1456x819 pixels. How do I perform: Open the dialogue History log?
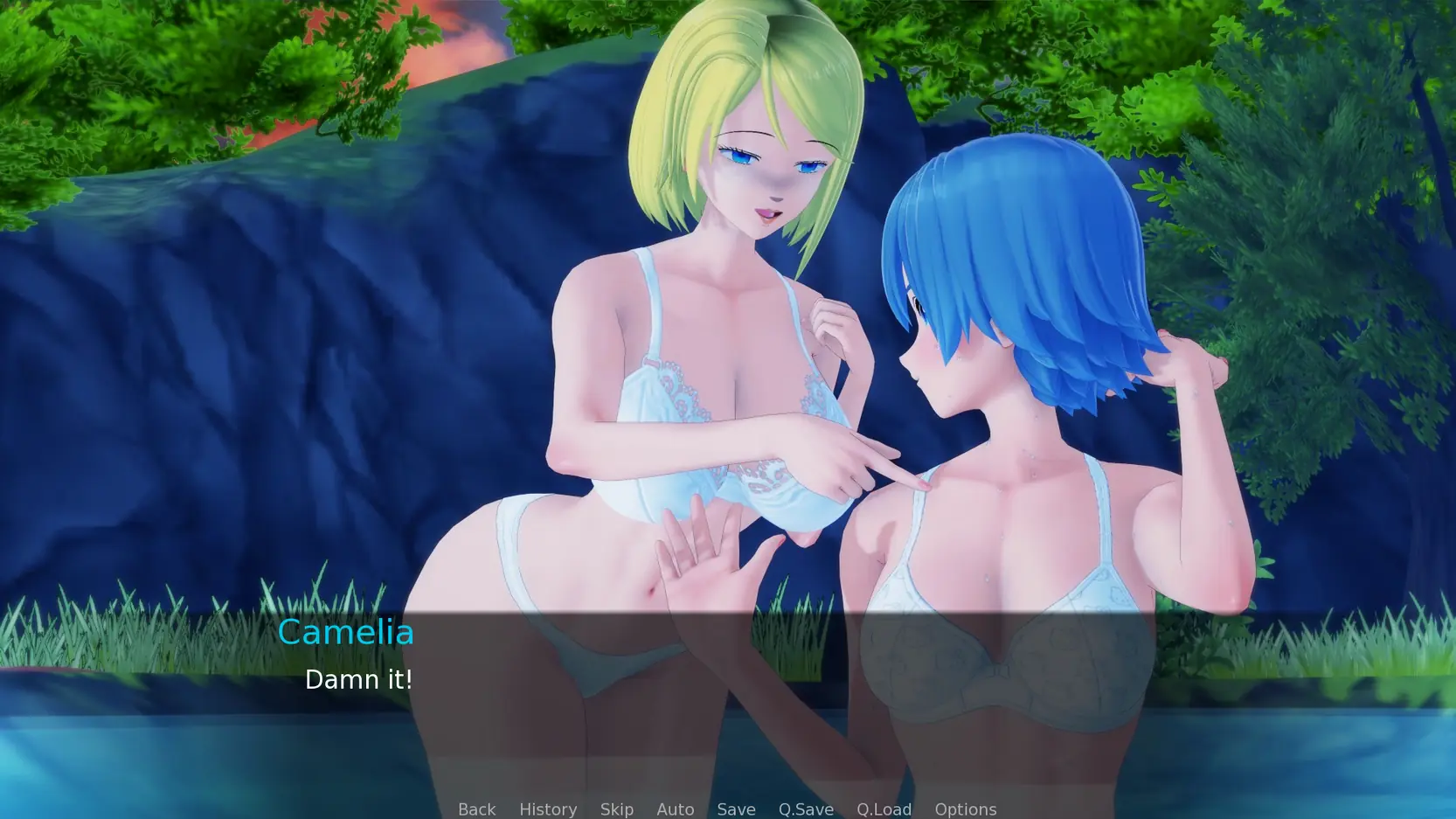tap(548, 809)
